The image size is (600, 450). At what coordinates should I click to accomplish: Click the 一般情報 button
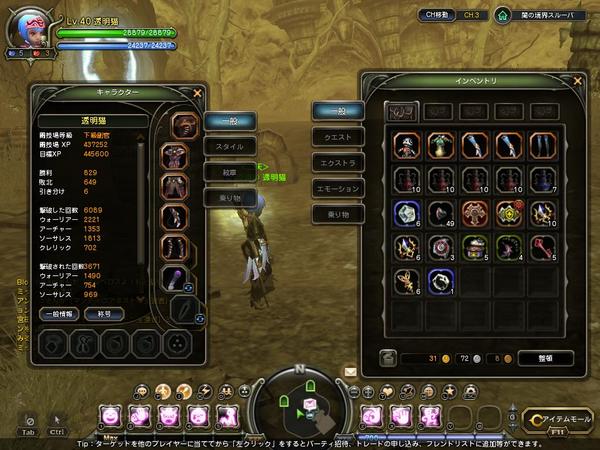point(61,314)
